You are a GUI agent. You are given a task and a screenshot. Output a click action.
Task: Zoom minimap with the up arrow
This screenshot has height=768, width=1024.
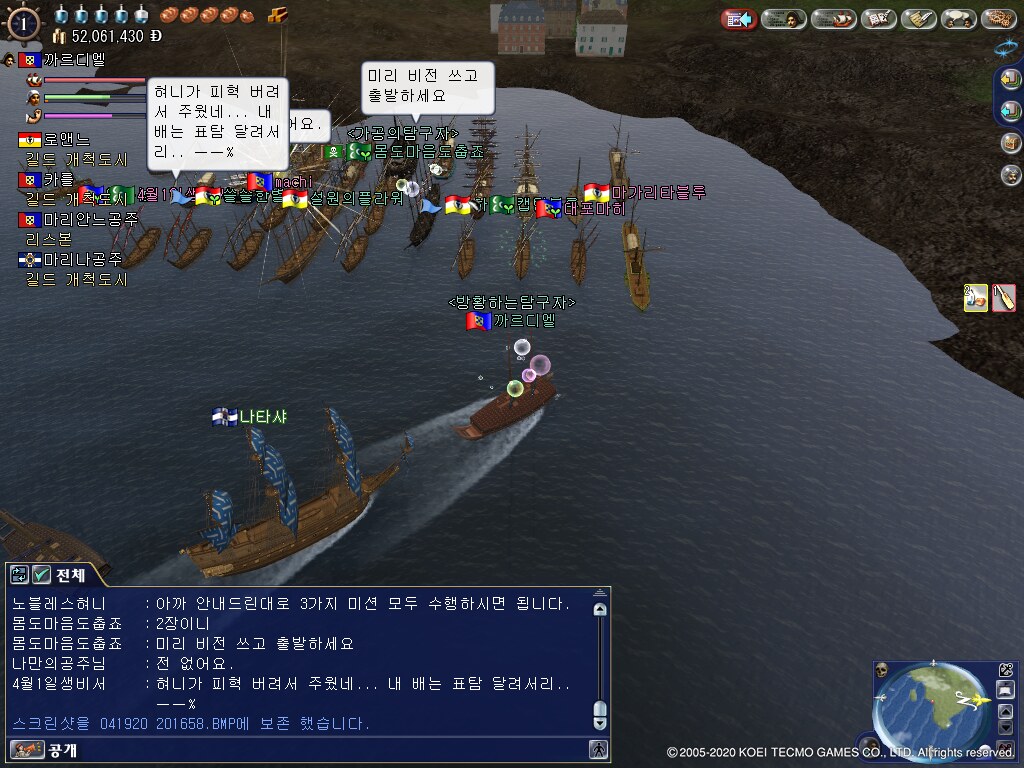(x=1006, y=710)
